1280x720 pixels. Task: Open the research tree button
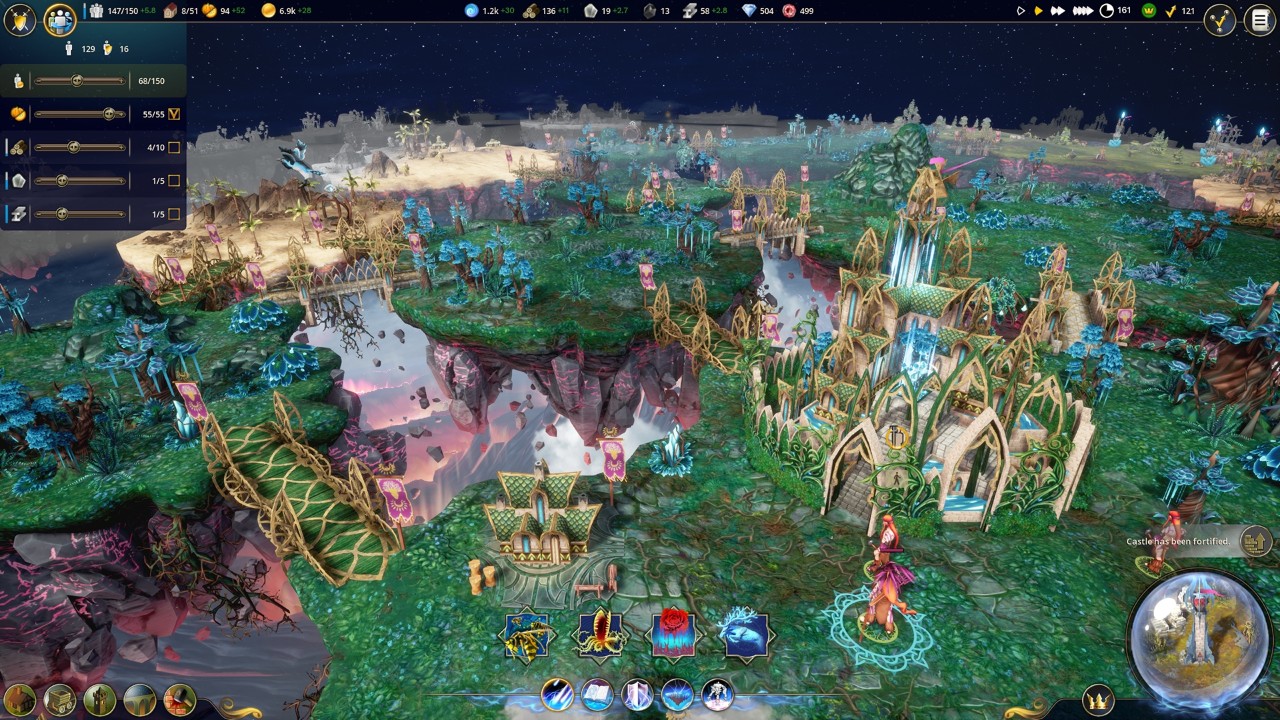tap(1219, 20)
